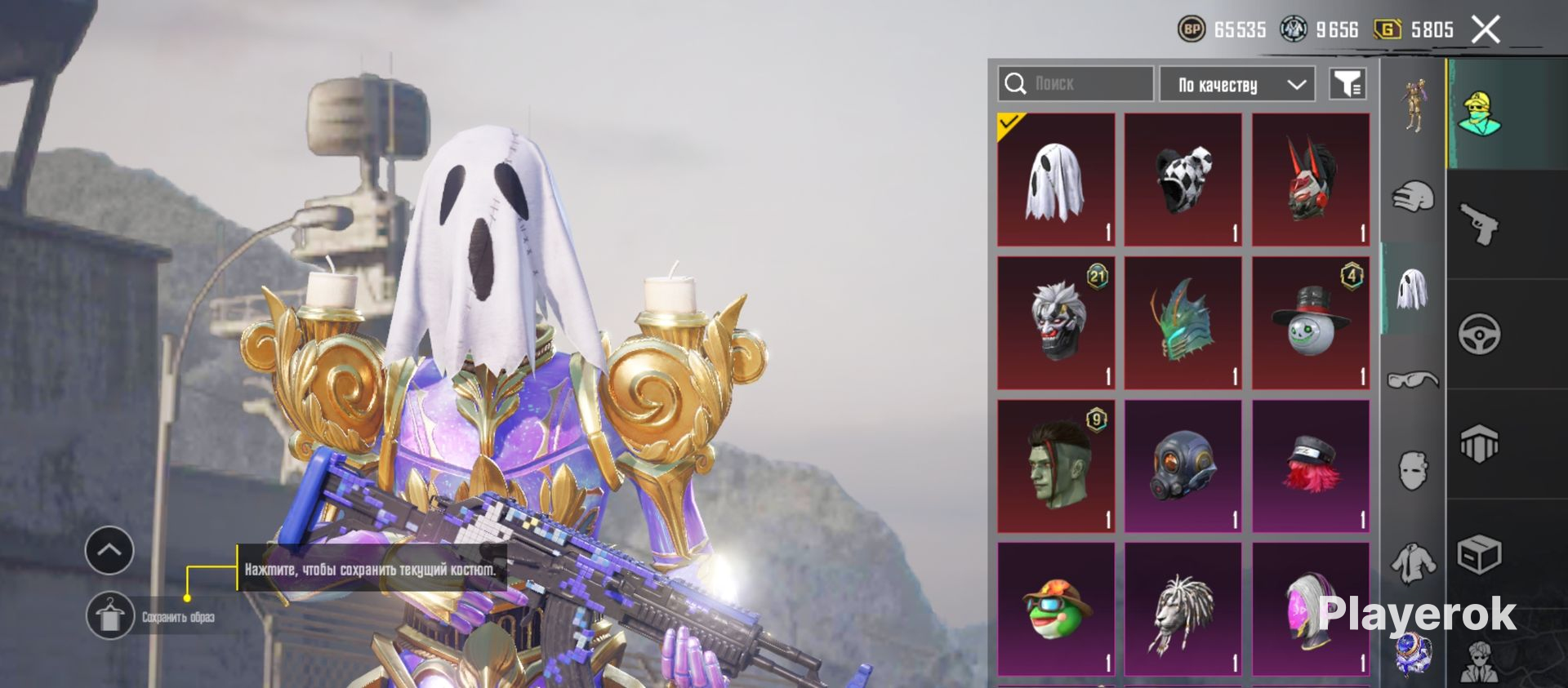Choose the red hair with cap item
This screenshot has width=1568, height=688.
pyautogui.click(x=1311, y=466)
